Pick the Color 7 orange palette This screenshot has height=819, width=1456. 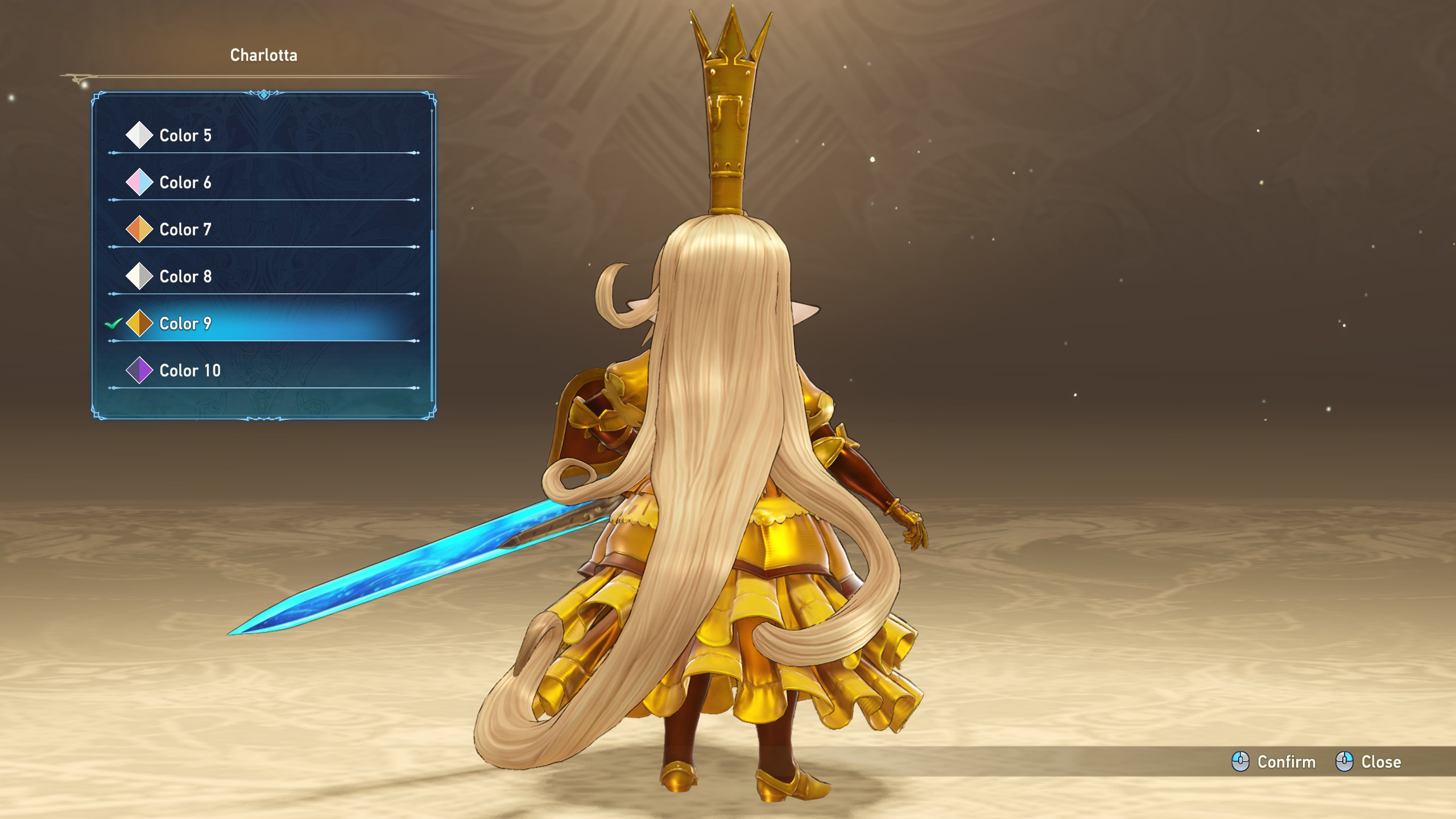coord(185,230)
